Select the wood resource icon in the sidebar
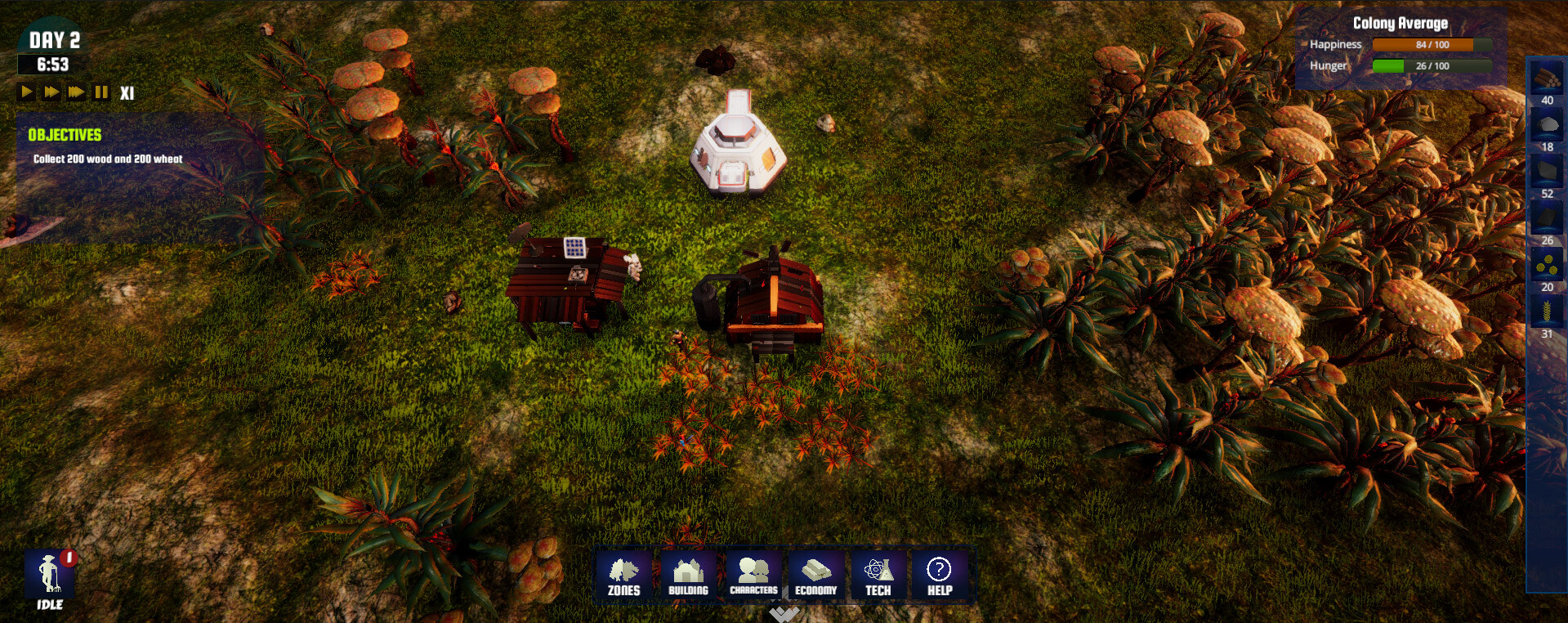The image size is (1568, 623). (x=1547, y=78)
